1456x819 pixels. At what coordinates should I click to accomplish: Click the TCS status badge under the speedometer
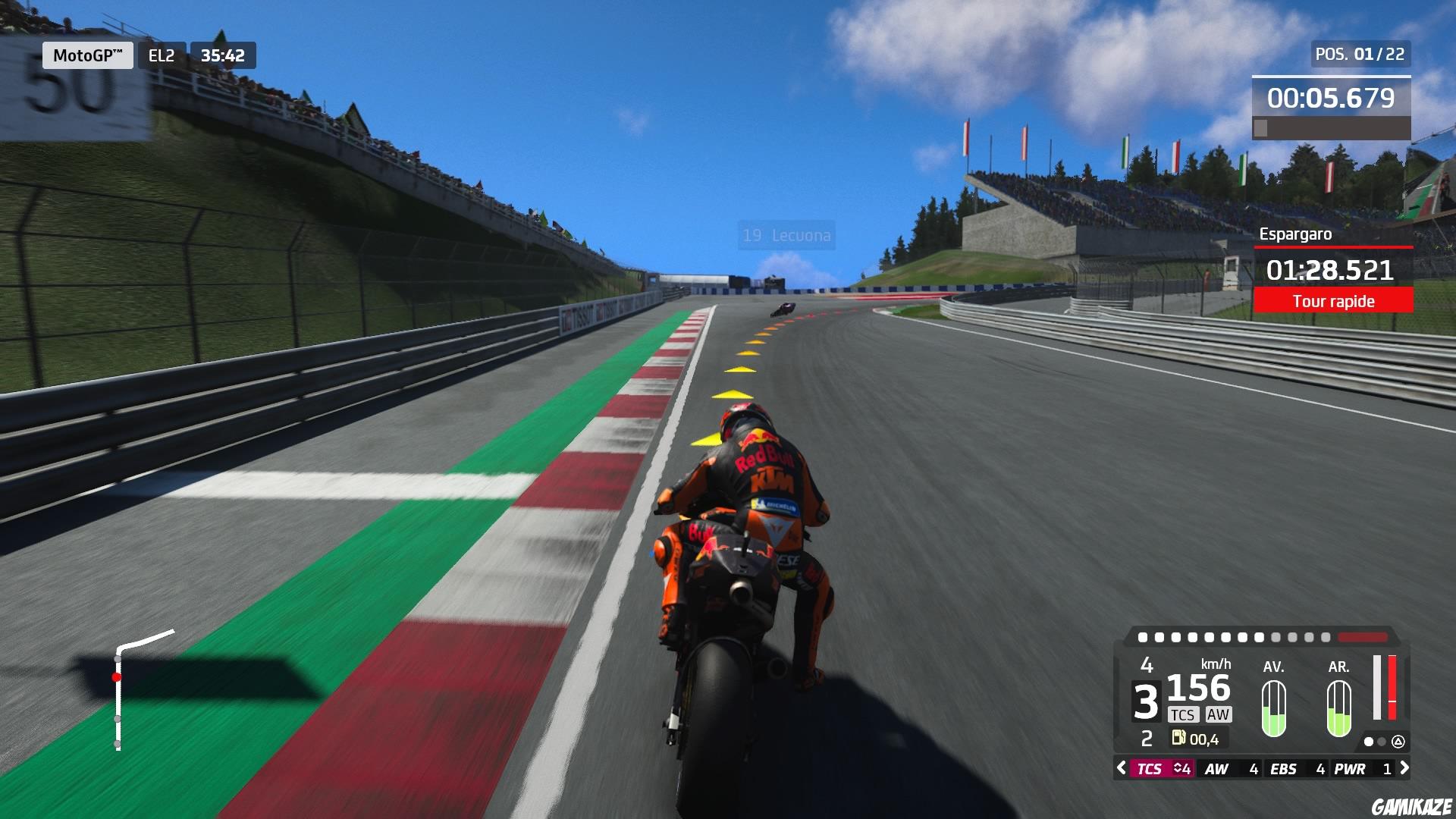(x=1183, y=714)
